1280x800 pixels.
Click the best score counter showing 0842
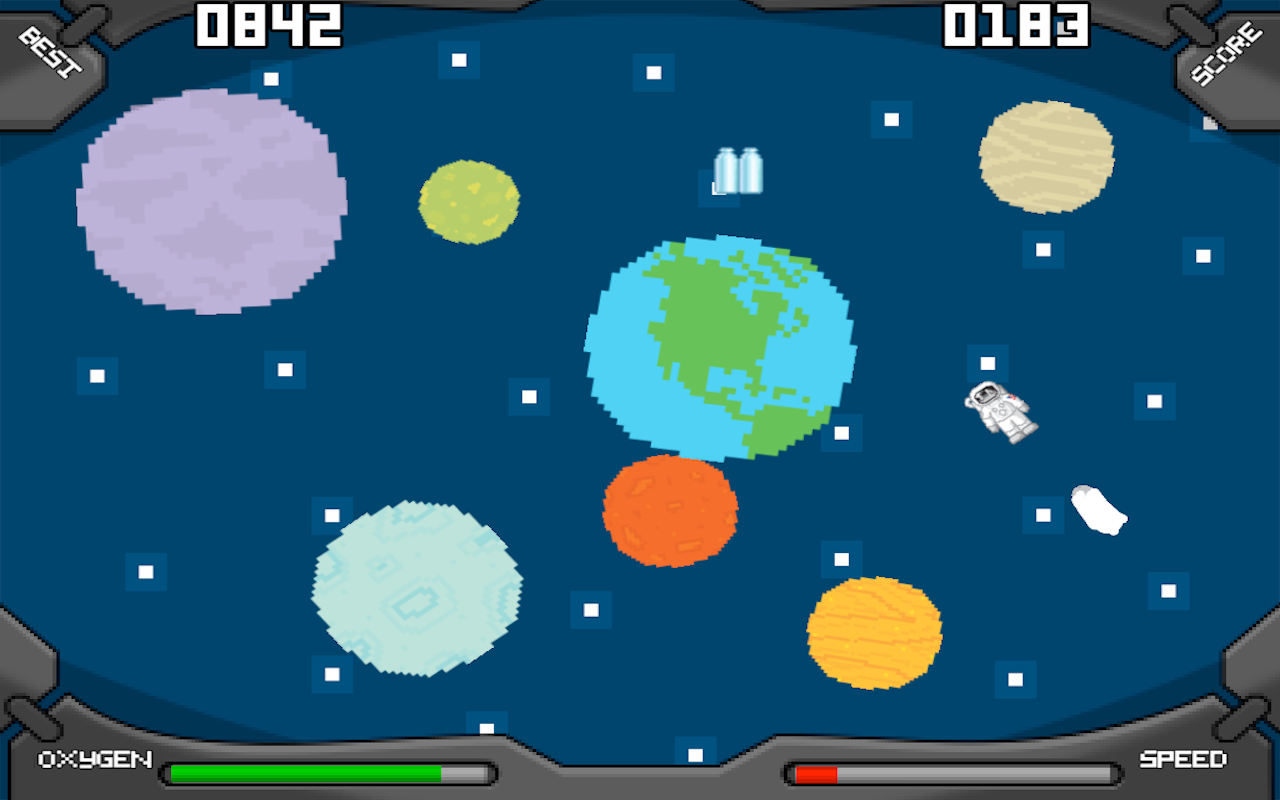click(268, 24)
